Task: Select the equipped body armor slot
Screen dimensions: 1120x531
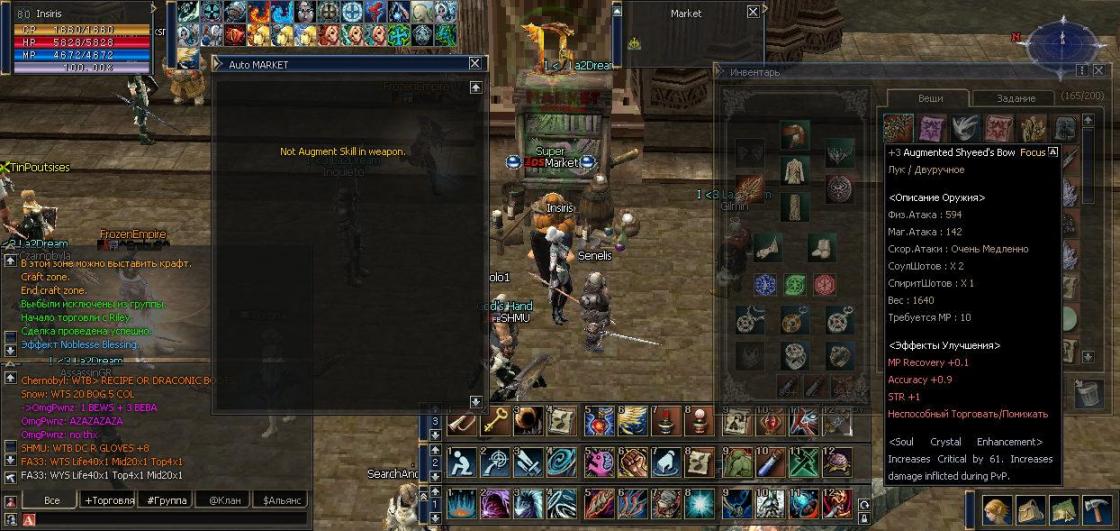Action: coord(795,171)
